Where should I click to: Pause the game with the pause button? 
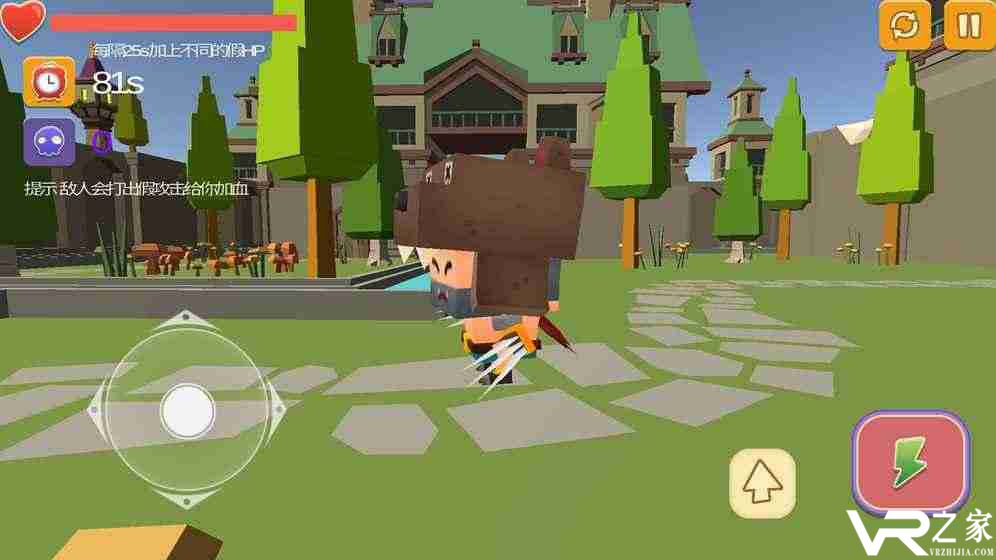coord(968,25)
